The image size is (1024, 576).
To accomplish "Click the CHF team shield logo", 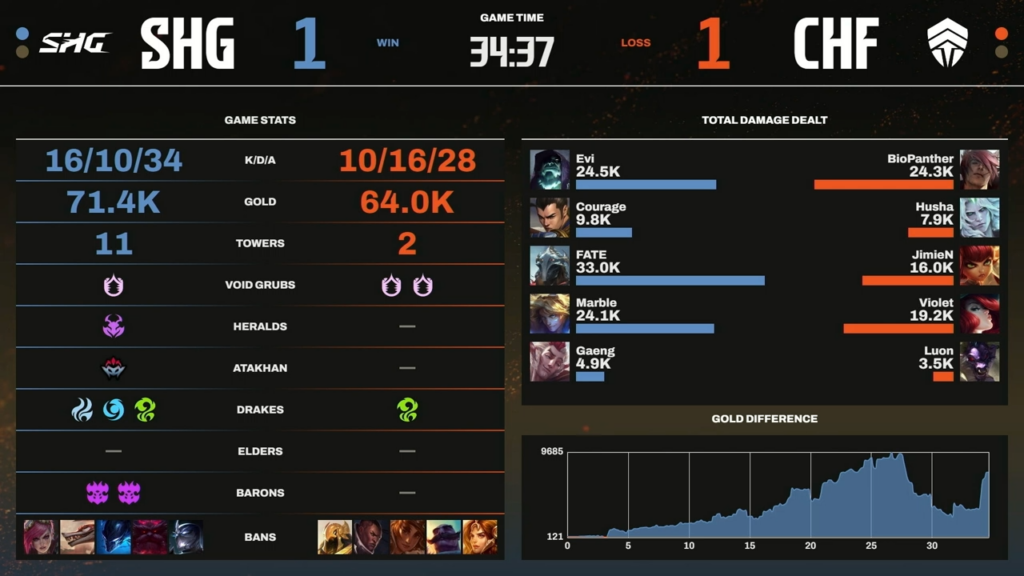I will (x=948, y=43).
